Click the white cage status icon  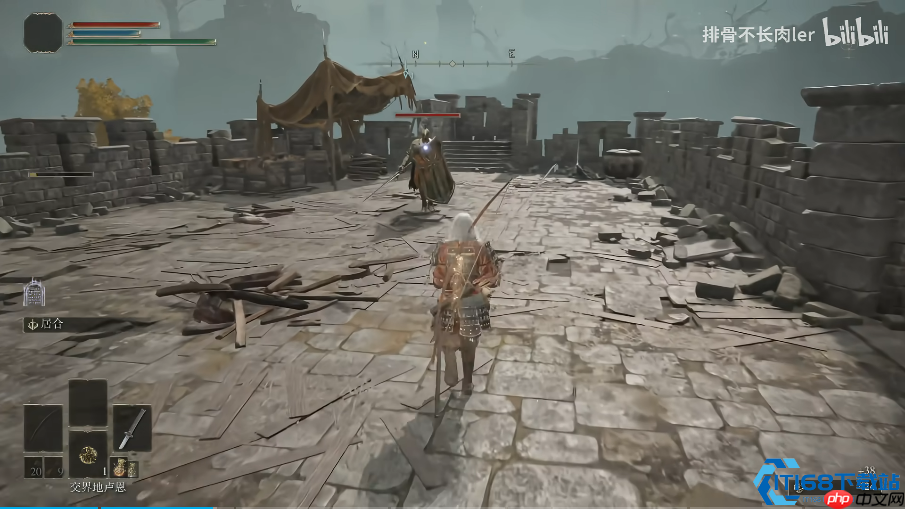point(34,292)
